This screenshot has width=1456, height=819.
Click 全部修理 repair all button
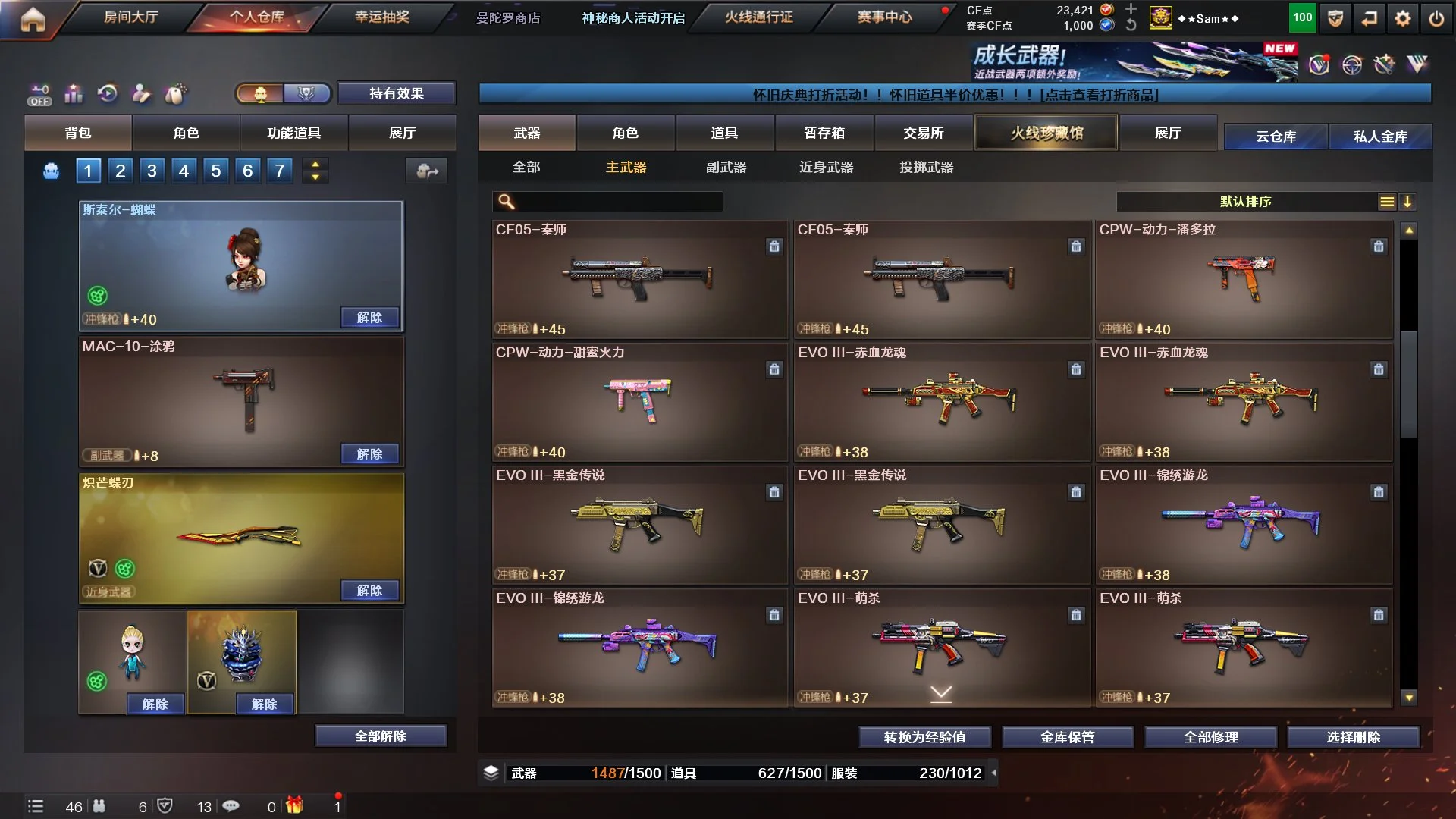coord(1210,736)
